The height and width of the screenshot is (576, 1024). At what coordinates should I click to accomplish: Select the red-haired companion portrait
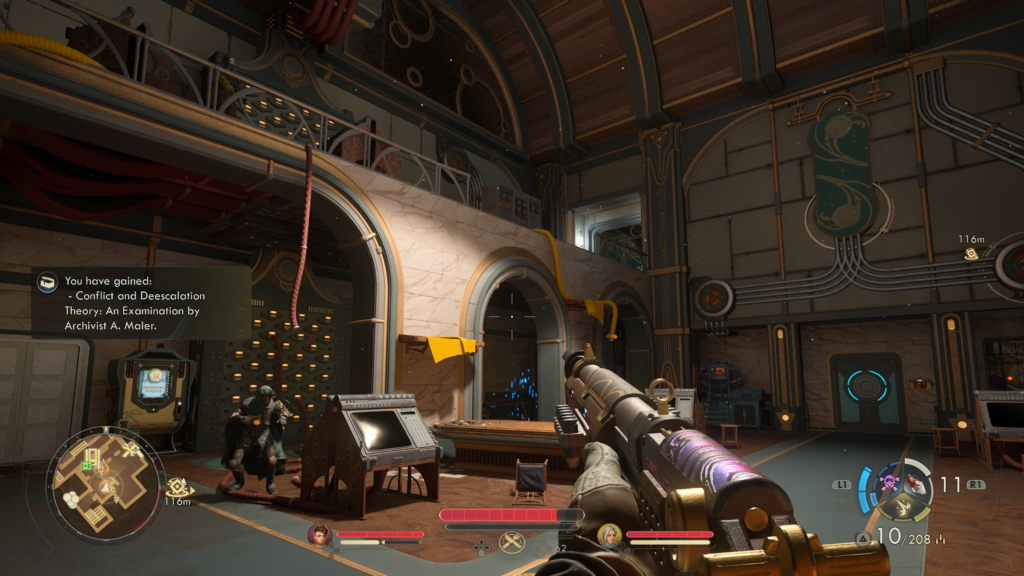[x=320, y=535]
